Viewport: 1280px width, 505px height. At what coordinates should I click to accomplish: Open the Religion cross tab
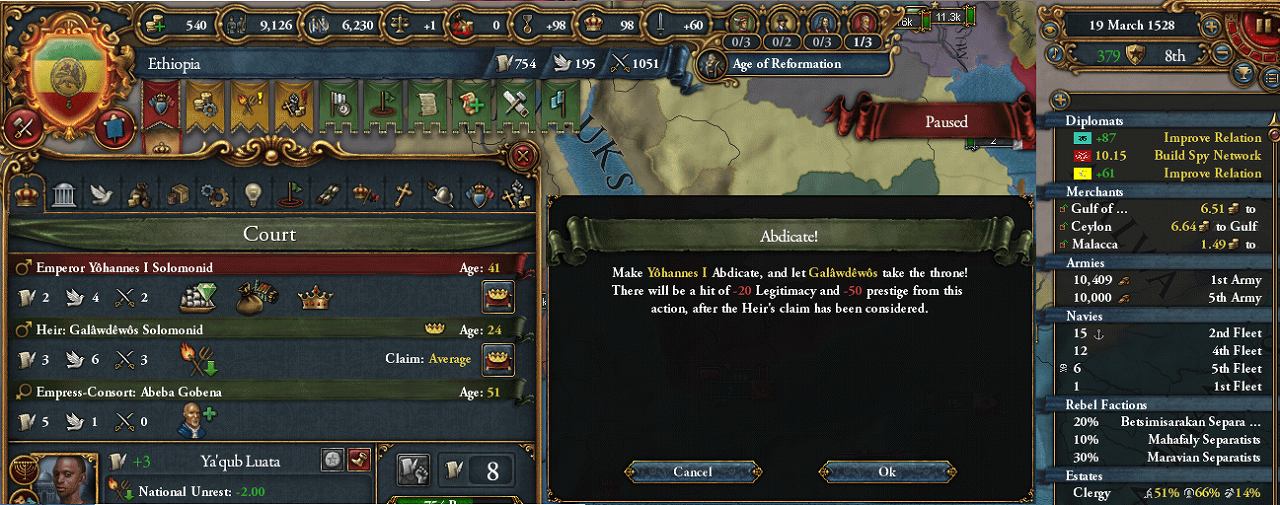(403, 195)
